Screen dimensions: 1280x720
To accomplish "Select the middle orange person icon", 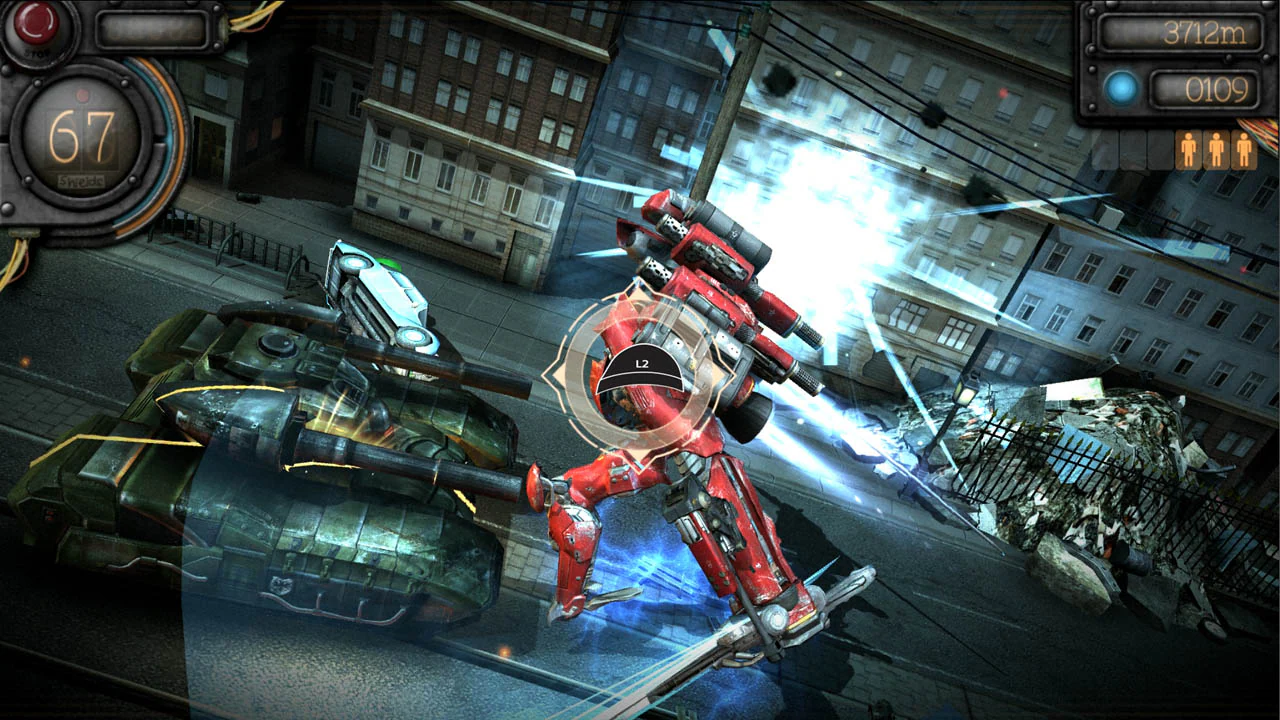I will click(x=1216, y=148).
